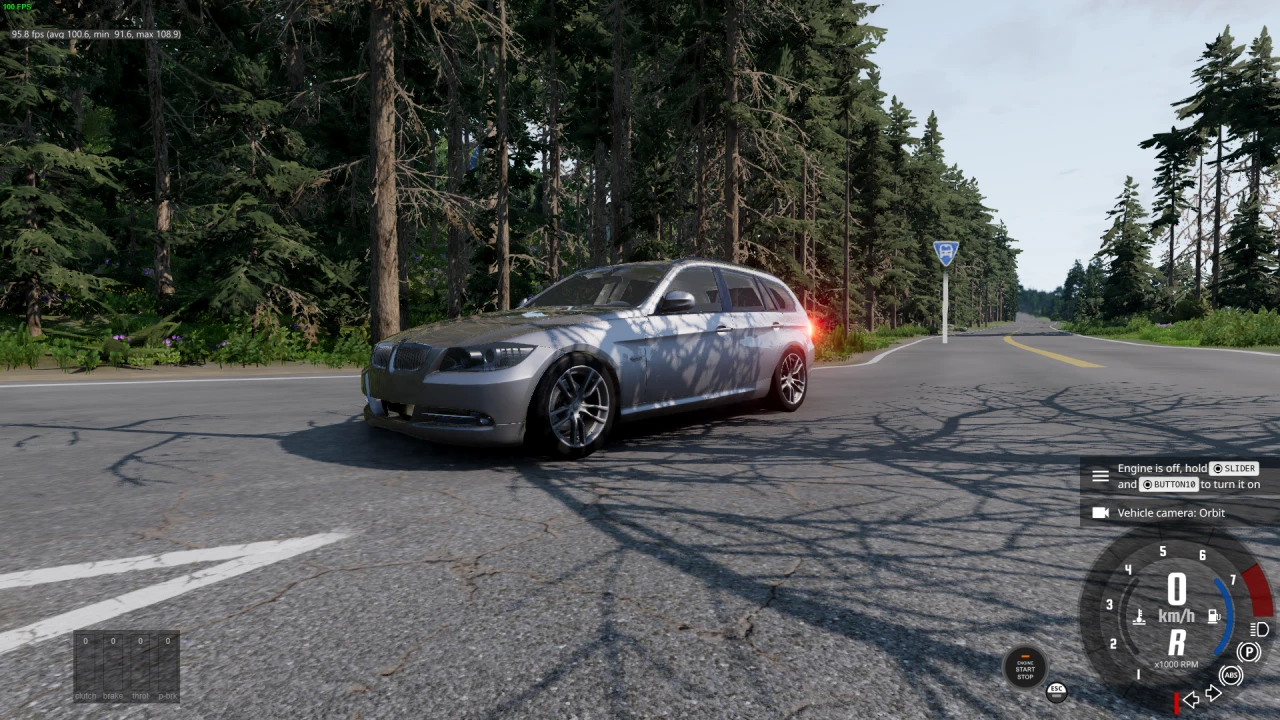Click the headlights indicator on the tachometer

[1258, 629]
